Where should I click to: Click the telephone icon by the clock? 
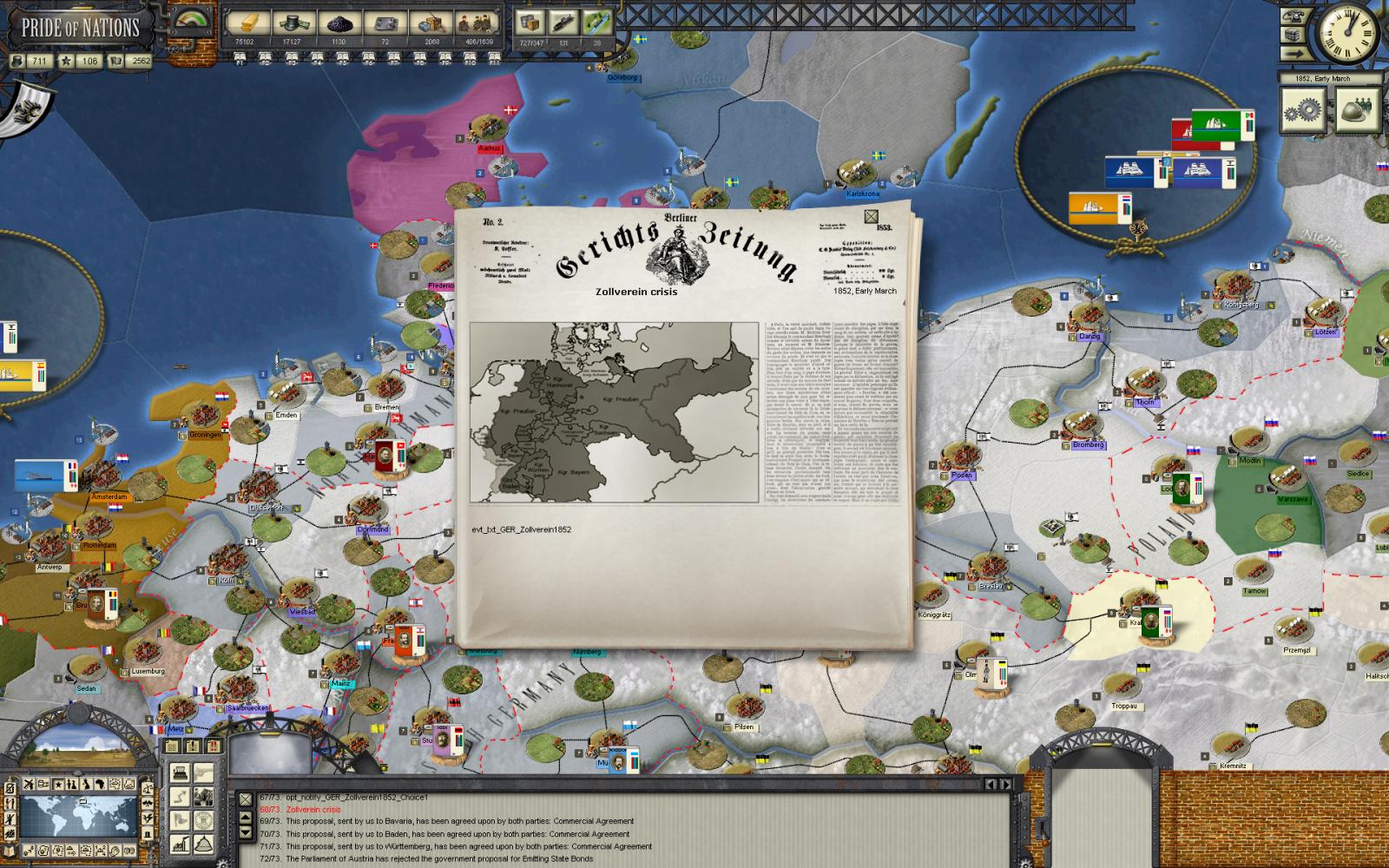[1293, 16]
